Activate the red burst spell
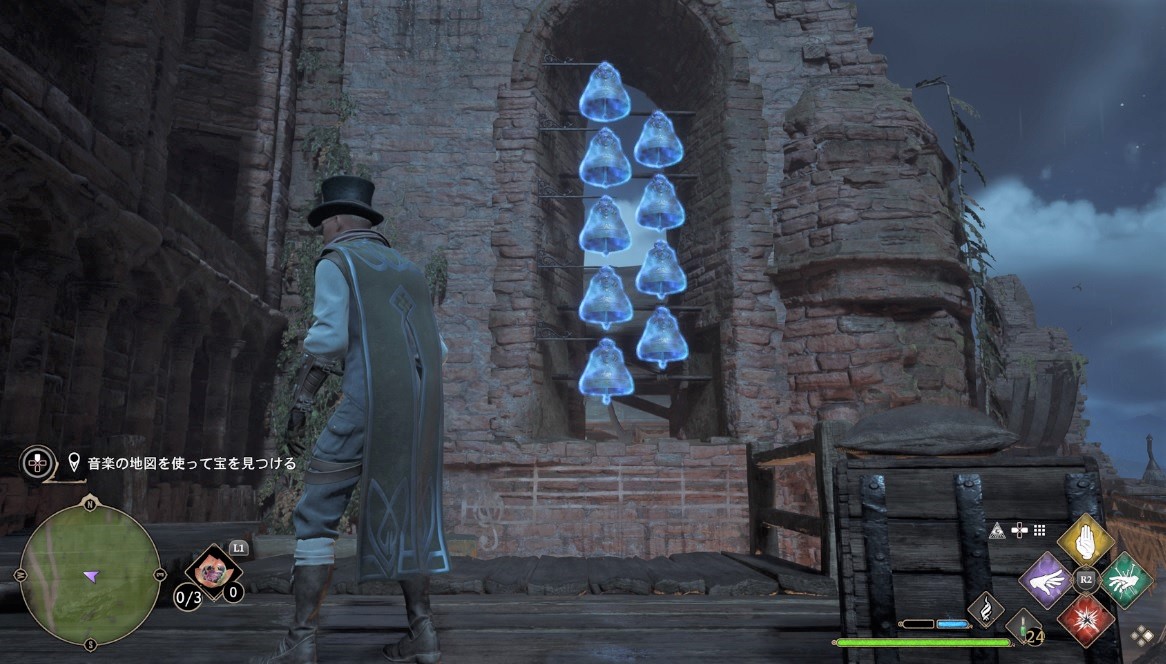Image resolution: width=1166 pixels, height=664 pixels. tap(1086, 619)
